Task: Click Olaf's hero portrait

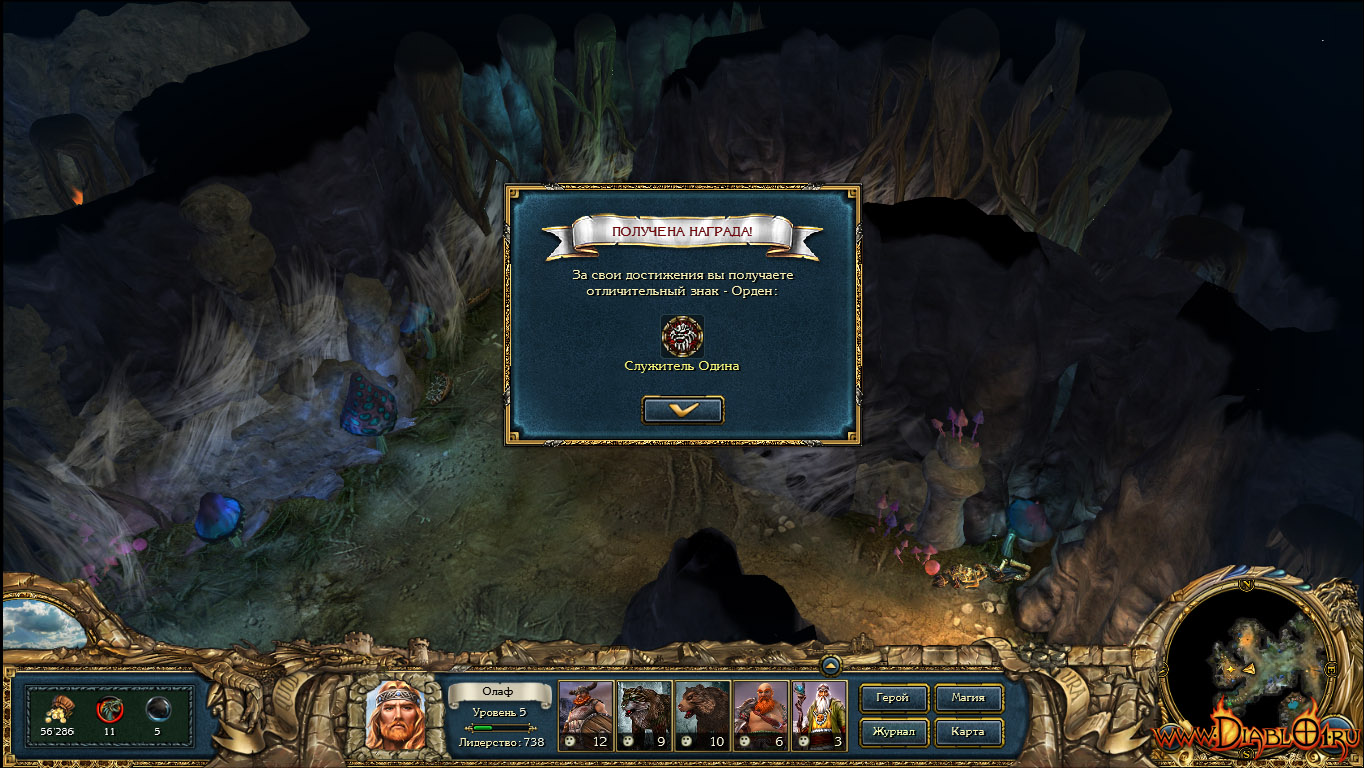Action: tap(395, 715)
